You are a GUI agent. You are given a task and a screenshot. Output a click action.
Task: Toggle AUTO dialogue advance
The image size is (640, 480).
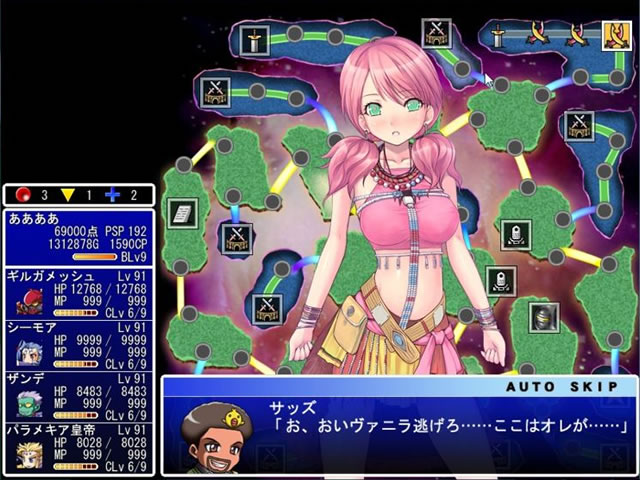pyautogui.click(x=527, y=385)
